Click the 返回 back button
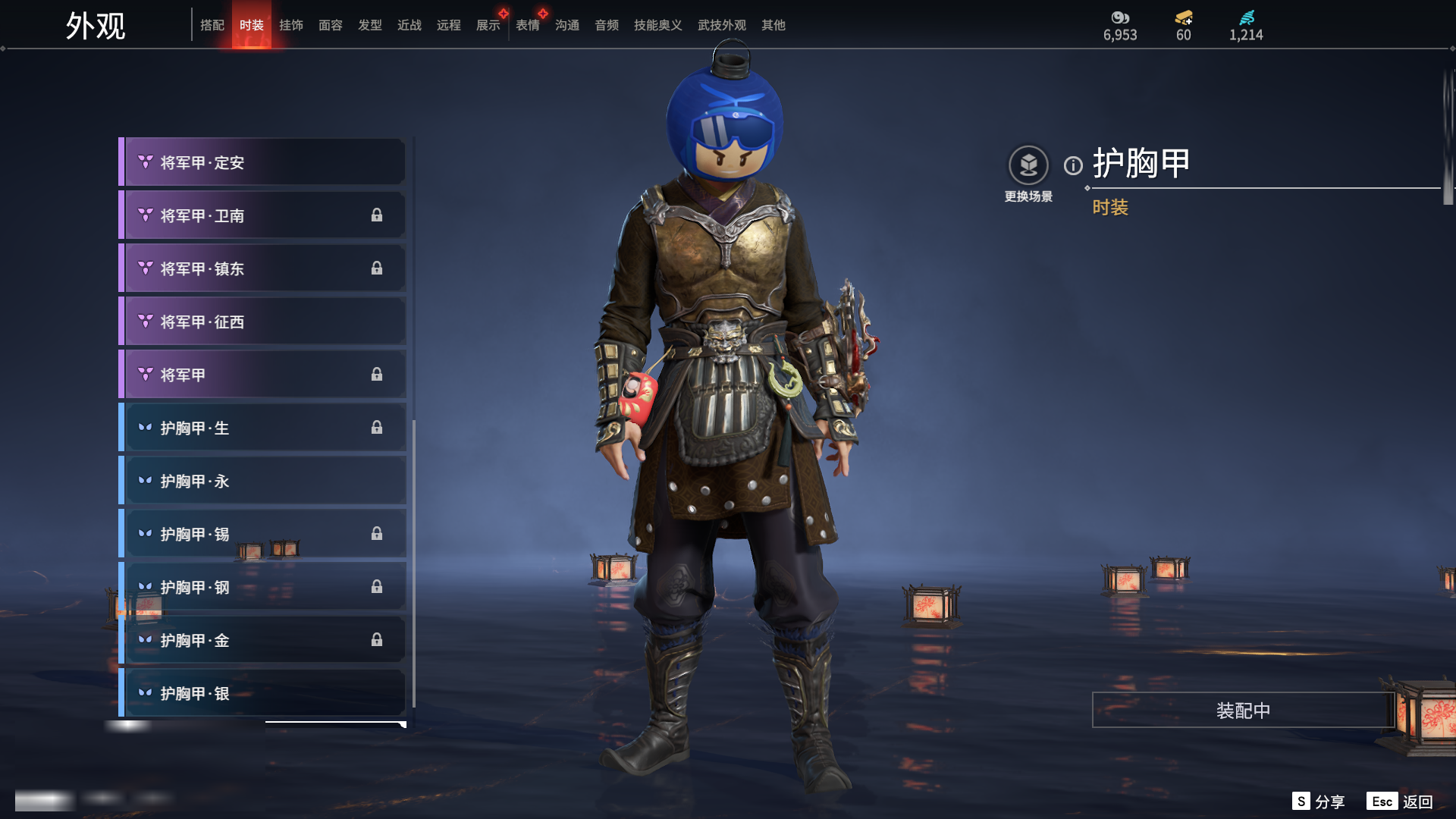Viewport: 1456px width, 819px height. coord(1400,802)
